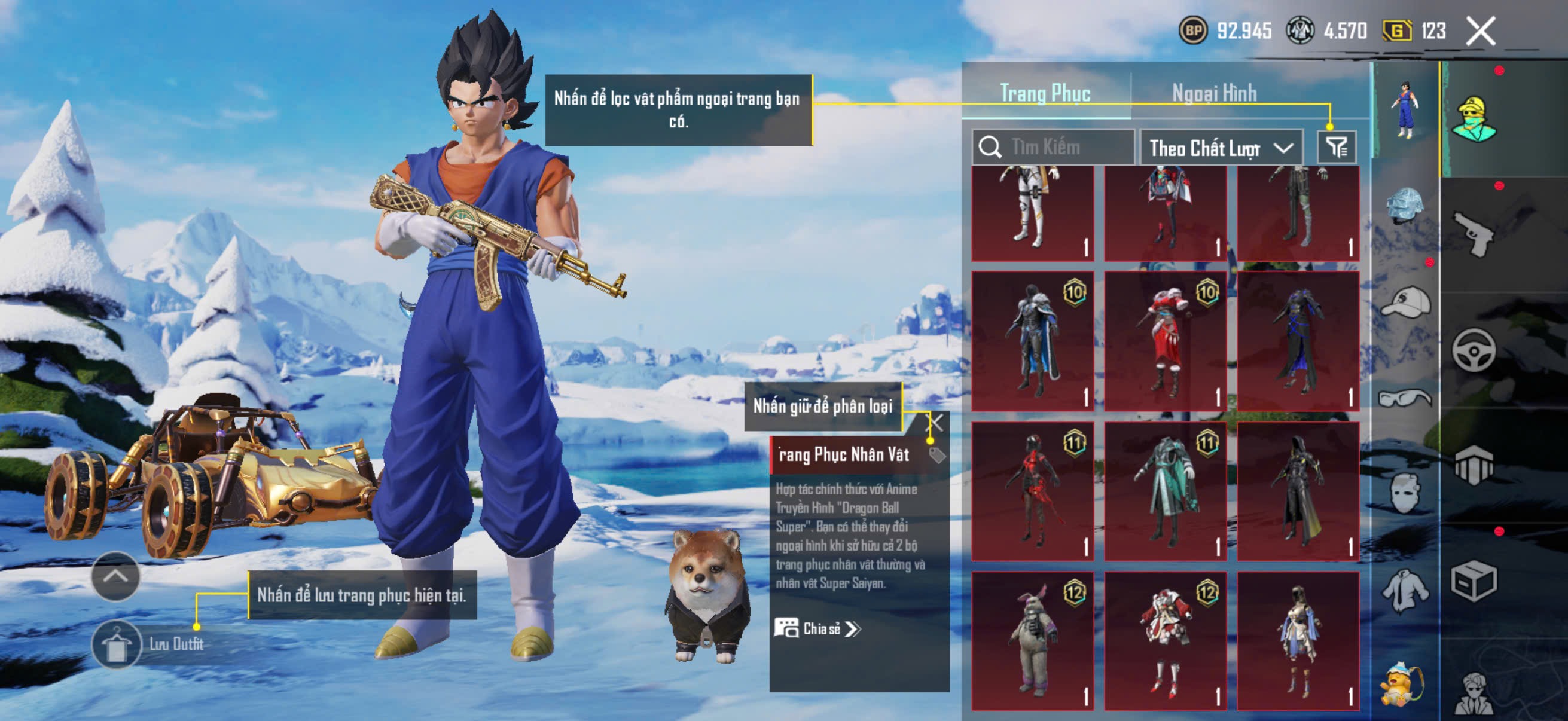Open the Trang Phục tab
Screen dimensions: 1568x721
click(1045, 94)
